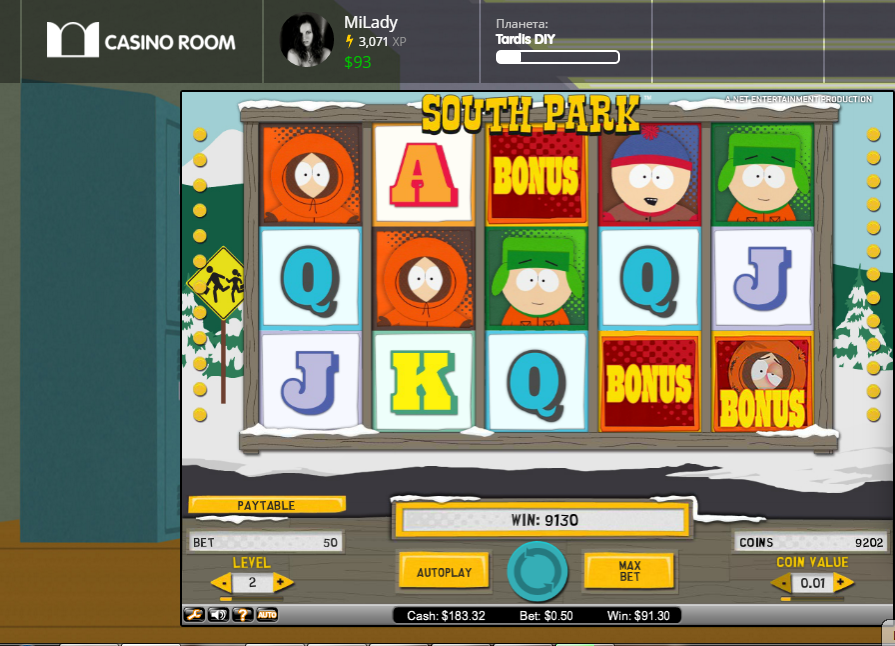Viewport: 895px width, 646px height.
Task: Place the Max Bet
Action: pyautogui.click(x=629, y=572)
